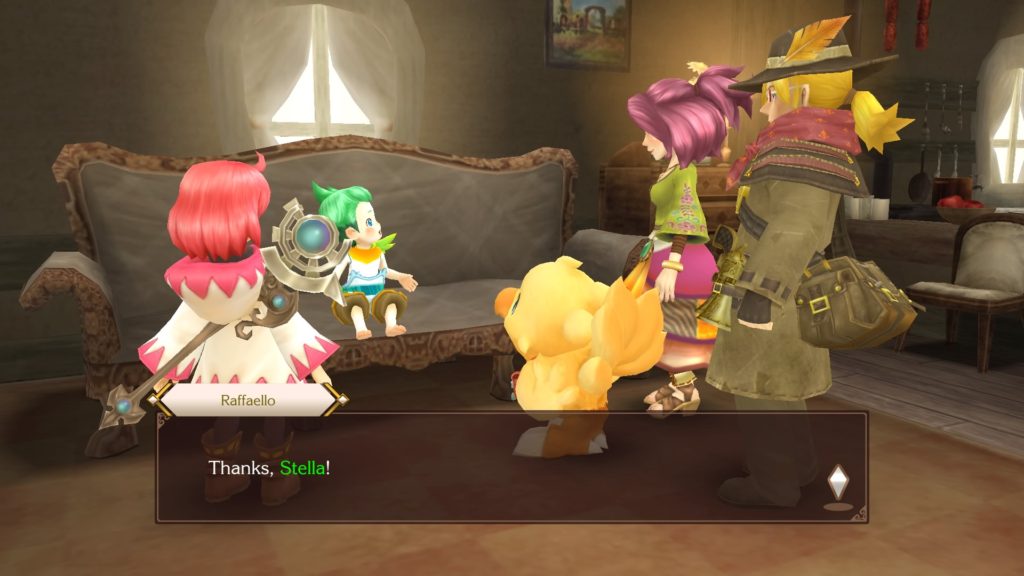This screenshot has height=576, width=1024.
Task: Advance dialogue with the diamond continue indicator
Action: pyautogui.click(x=838, y=483)
